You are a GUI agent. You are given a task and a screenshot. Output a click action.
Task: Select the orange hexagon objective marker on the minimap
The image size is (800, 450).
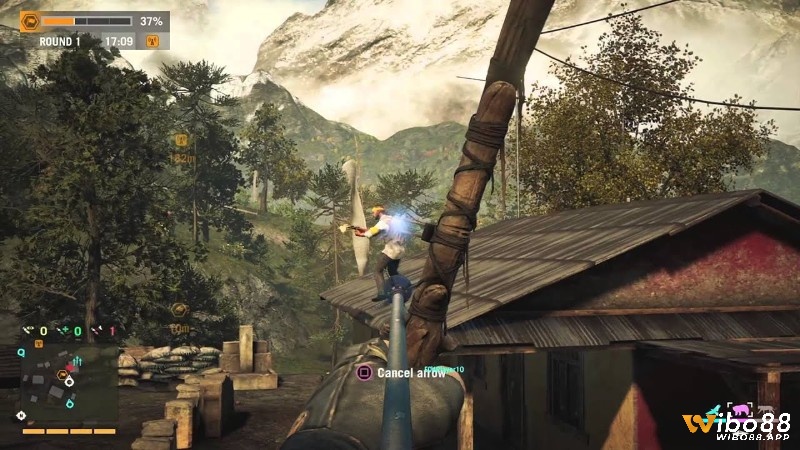point(62,376)
